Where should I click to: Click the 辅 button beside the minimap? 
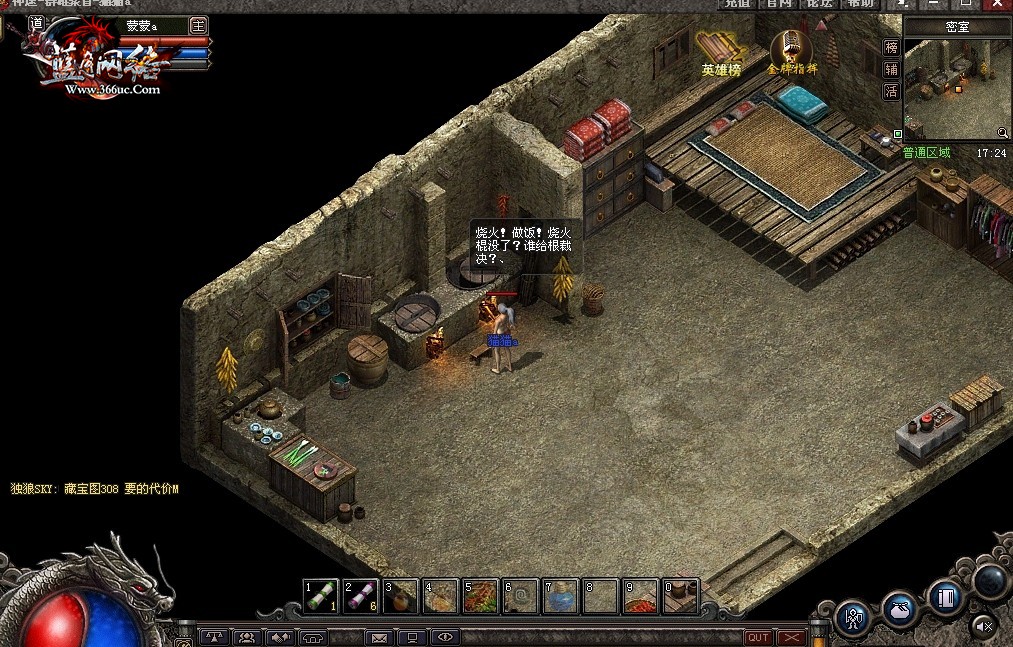tap(891, 69)
